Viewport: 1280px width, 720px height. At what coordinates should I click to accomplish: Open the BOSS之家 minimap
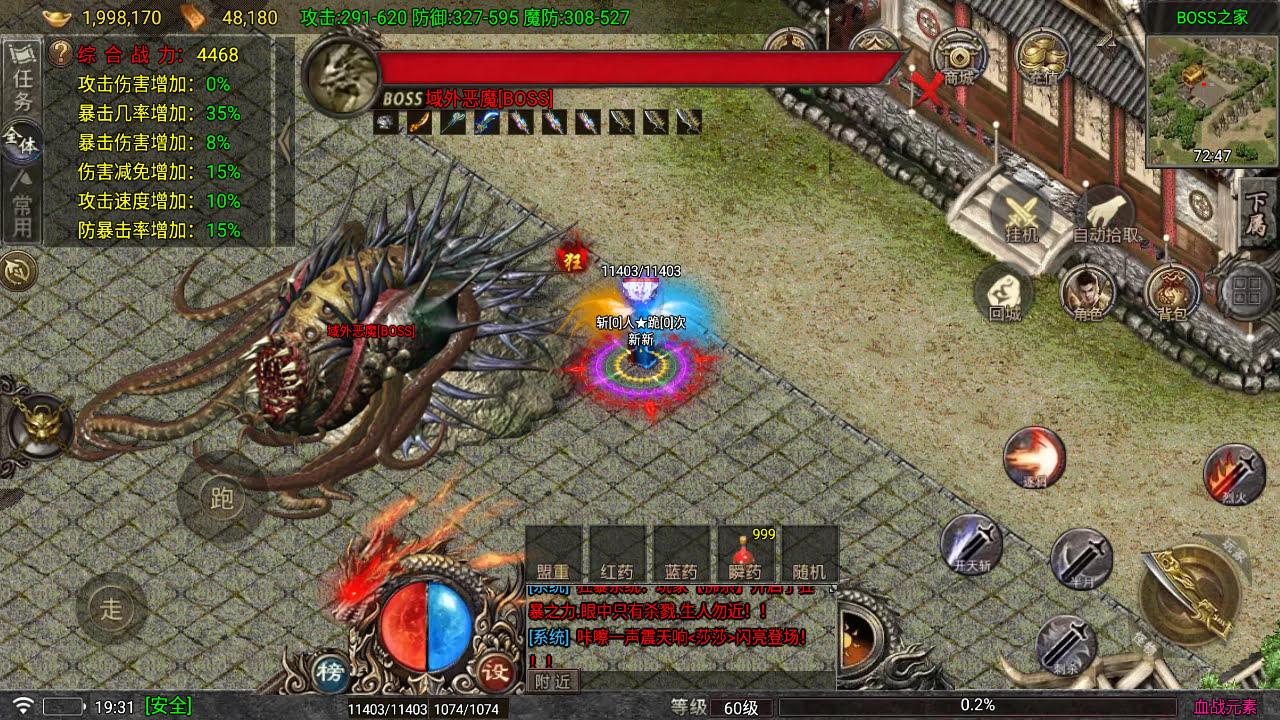tap(1211, 98)
